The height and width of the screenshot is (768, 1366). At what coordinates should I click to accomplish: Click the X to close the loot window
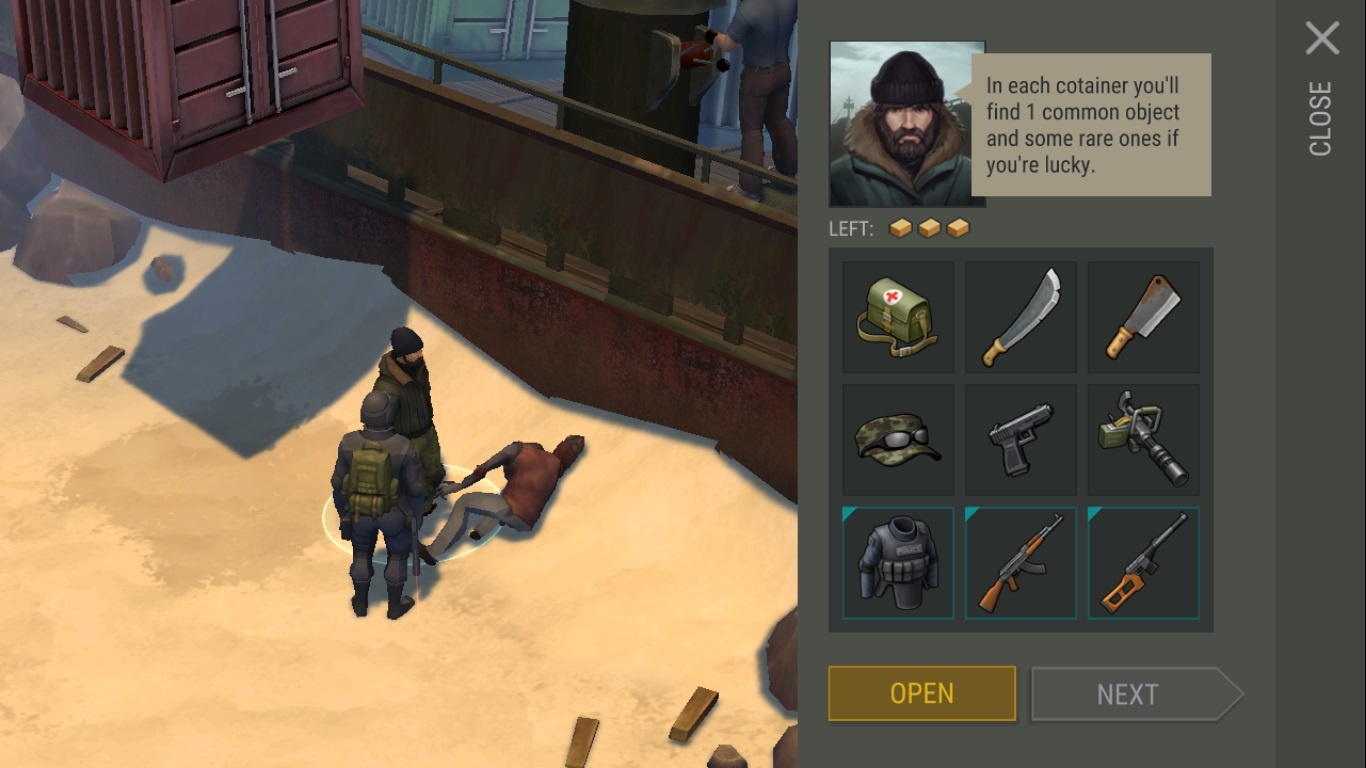pos(1322,38)
